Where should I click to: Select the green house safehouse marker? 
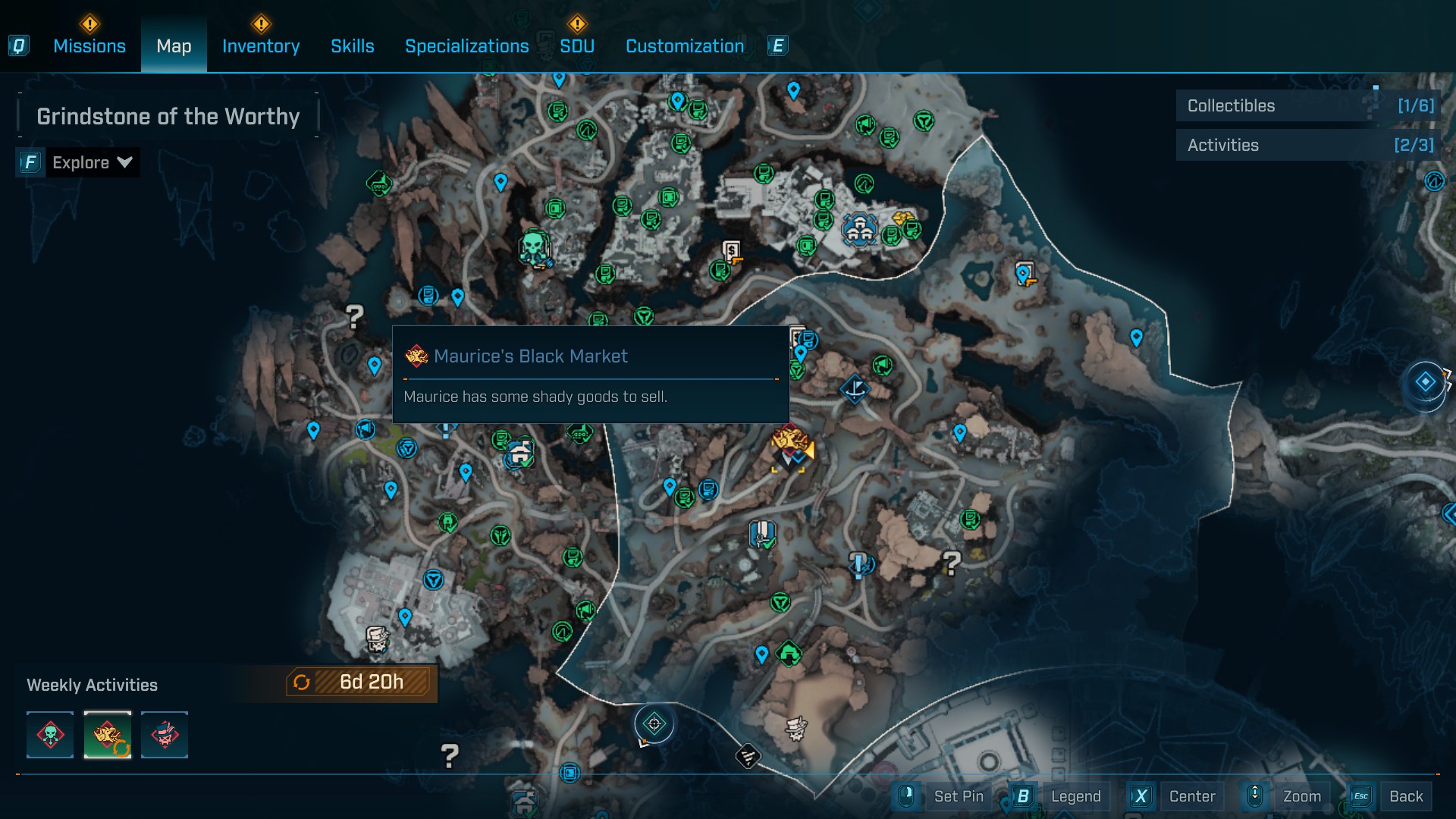789,652
